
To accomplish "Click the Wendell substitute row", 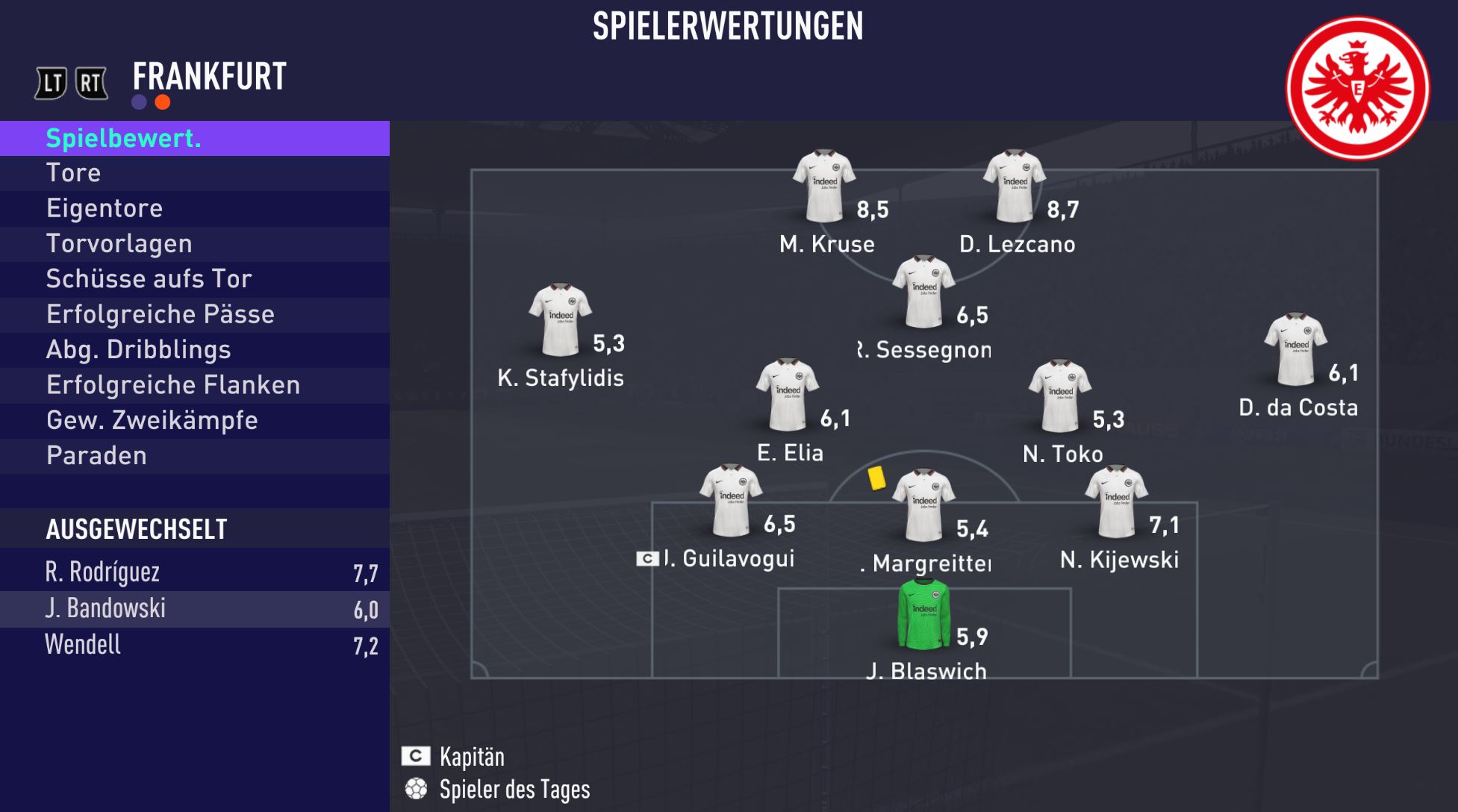I will (x=194, y=645).
